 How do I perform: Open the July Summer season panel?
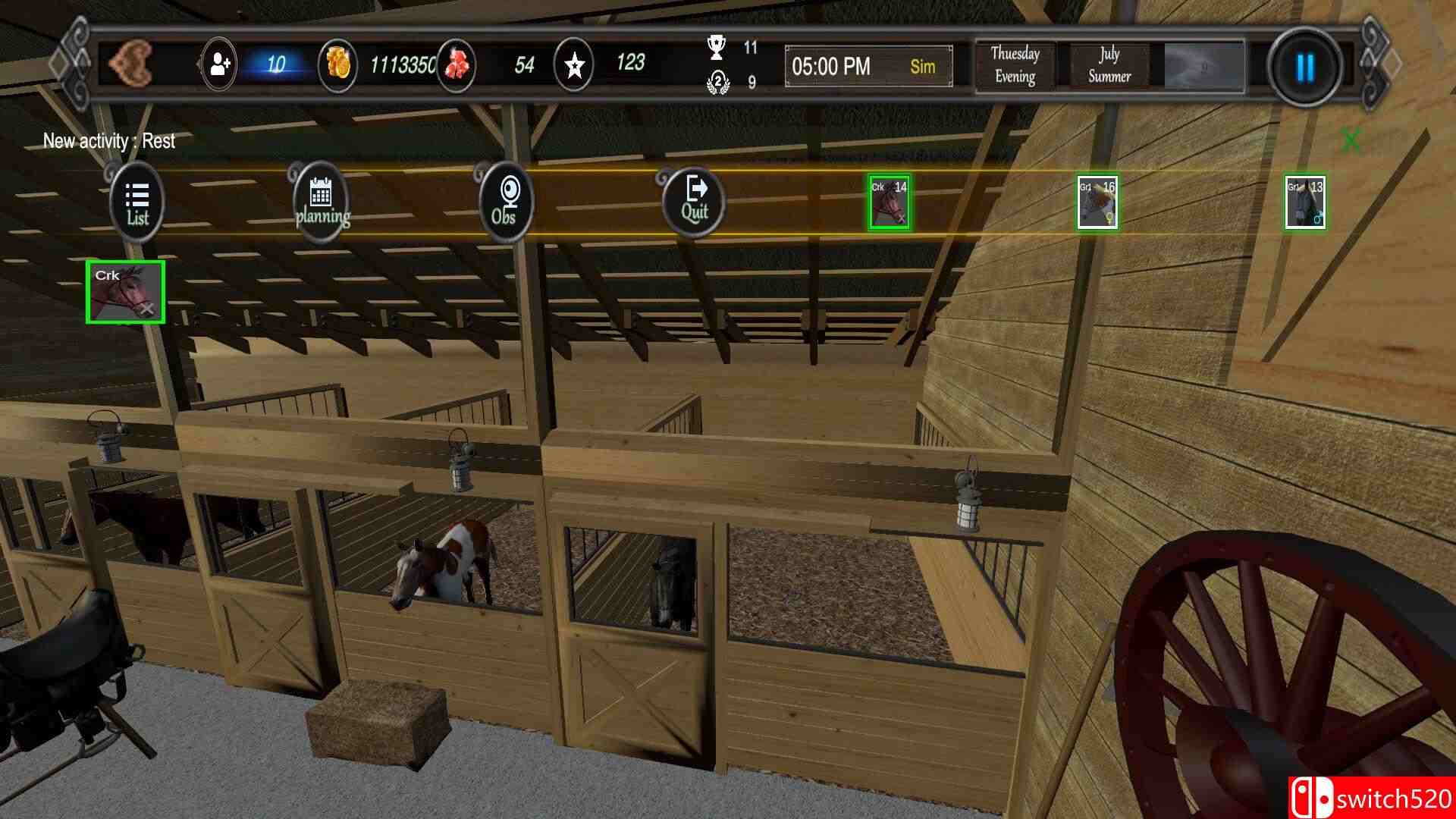[1106, 66]
